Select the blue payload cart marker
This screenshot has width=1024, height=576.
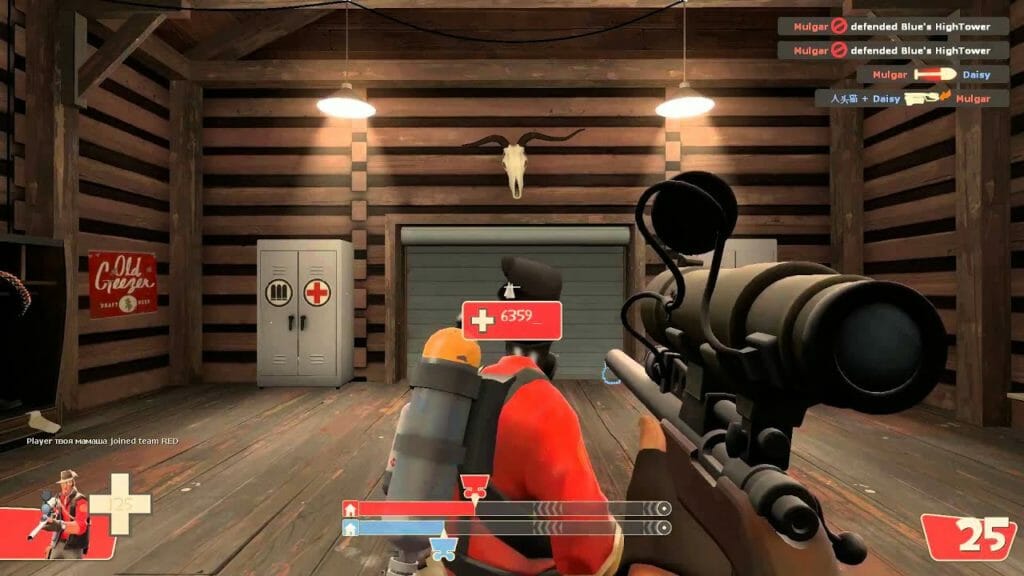tap(441, 547)
